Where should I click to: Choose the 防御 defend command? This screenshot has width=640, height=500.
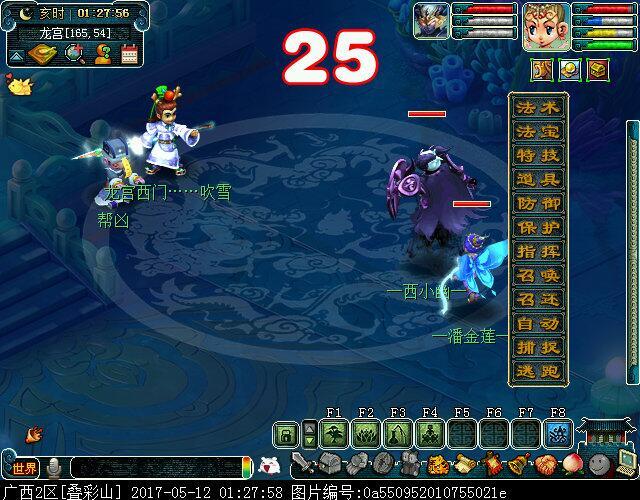539,204
